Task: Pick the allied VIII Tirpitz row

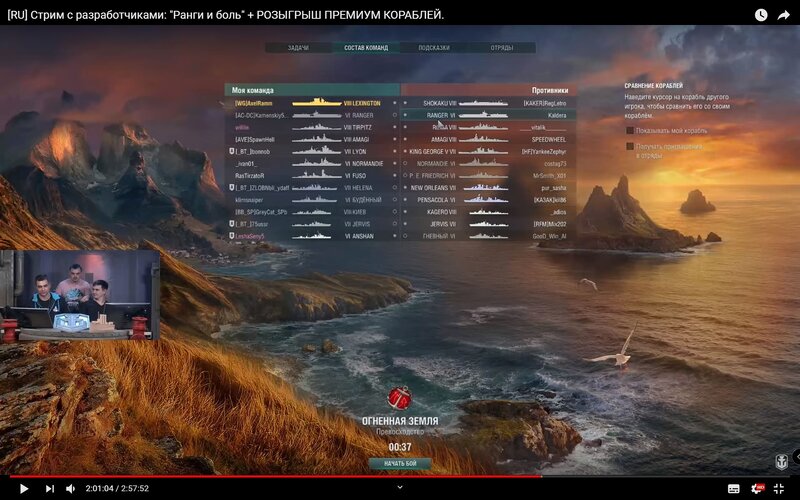Action: (x=312, y=127)
